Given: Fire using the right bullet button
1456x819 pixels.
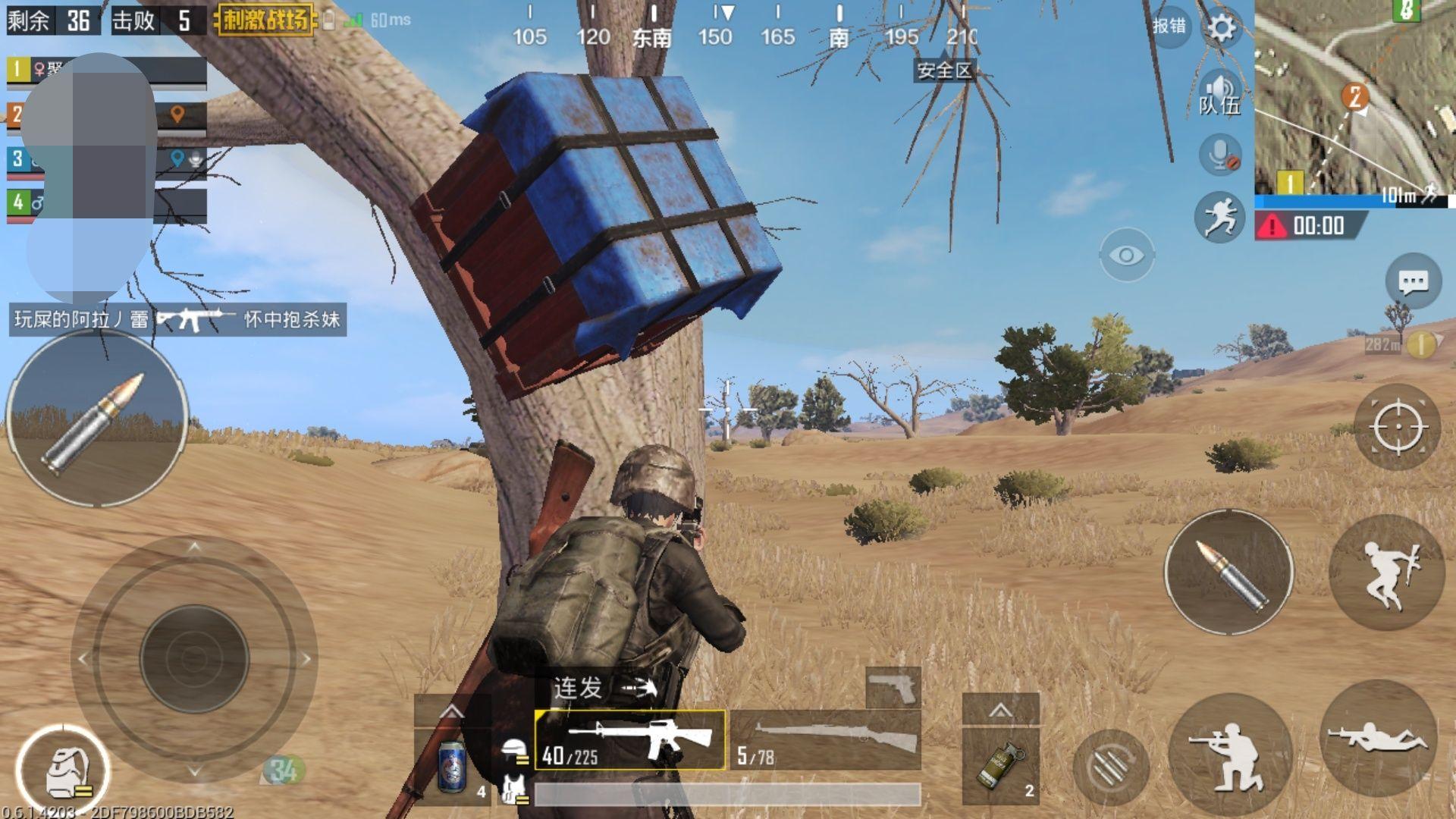Looking at the screenshot, I should coord(1228,573).
